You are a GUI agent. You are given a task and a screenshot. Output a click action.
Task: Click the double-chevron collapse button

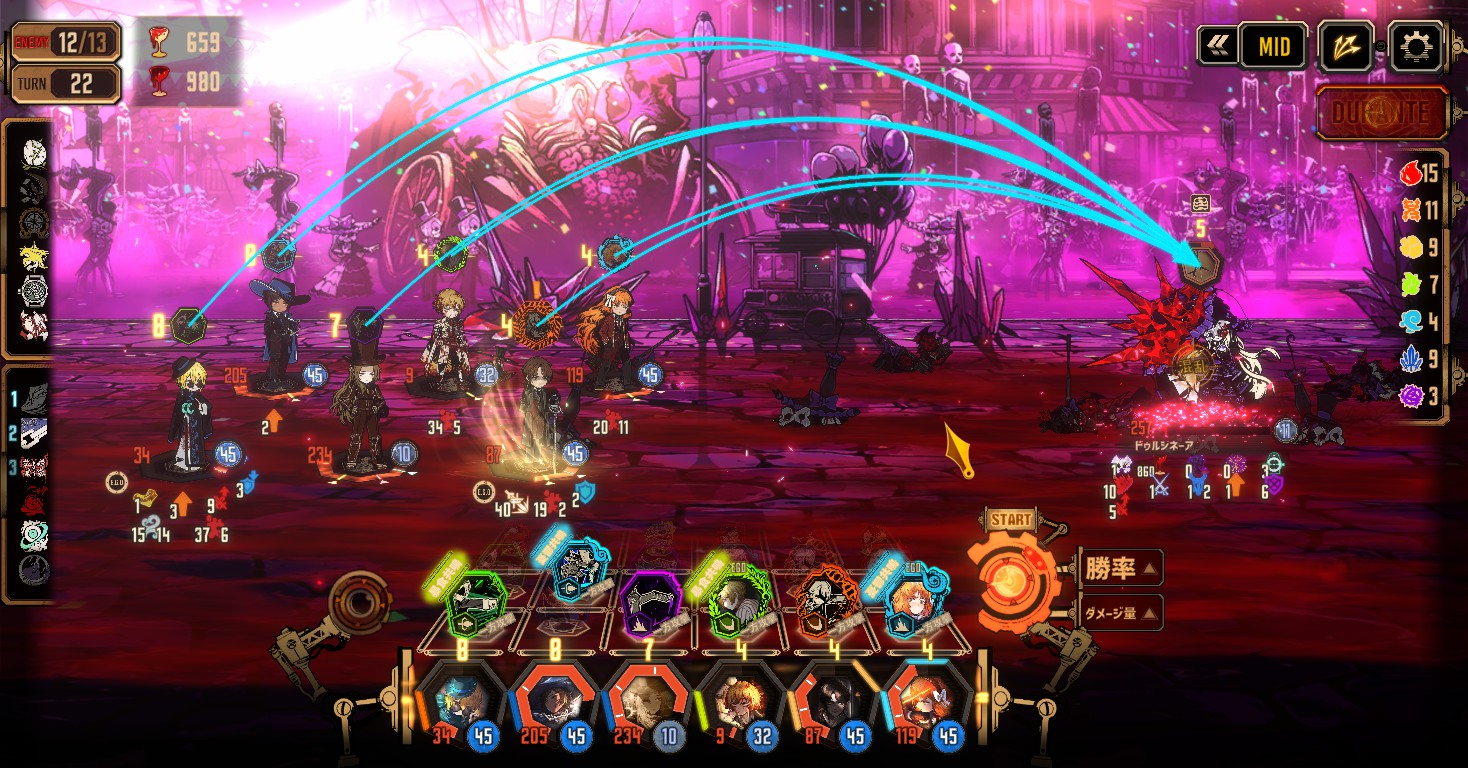click(x=1217, y=46)
